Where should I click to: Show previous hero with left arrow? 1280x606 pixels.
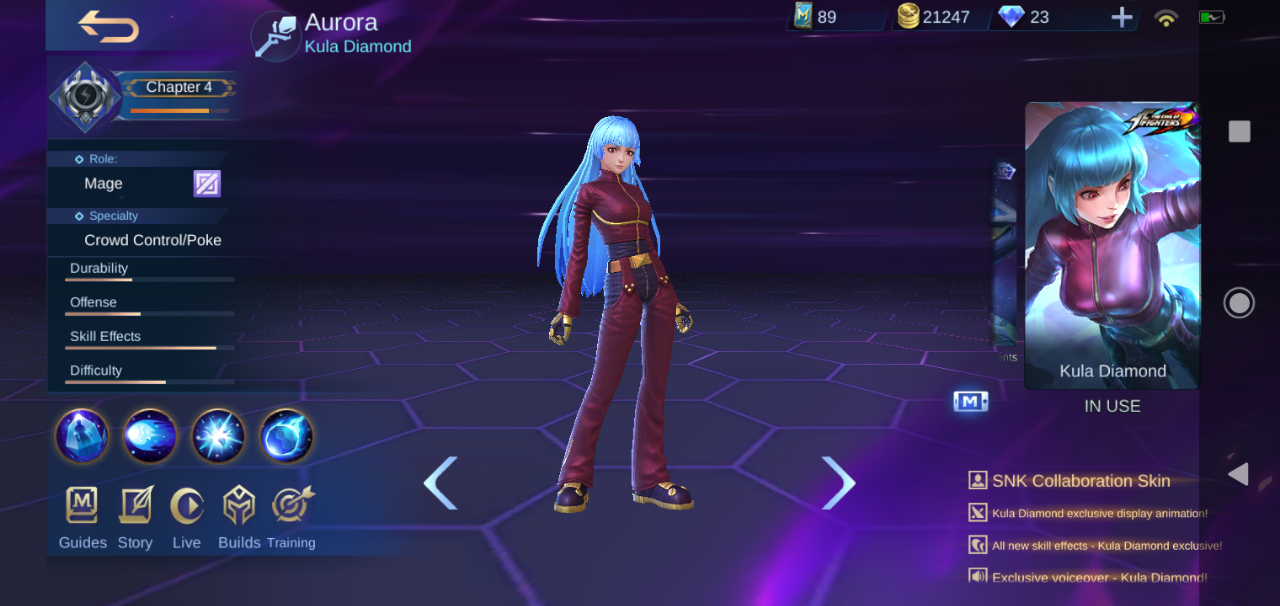(x=440, y=483)
